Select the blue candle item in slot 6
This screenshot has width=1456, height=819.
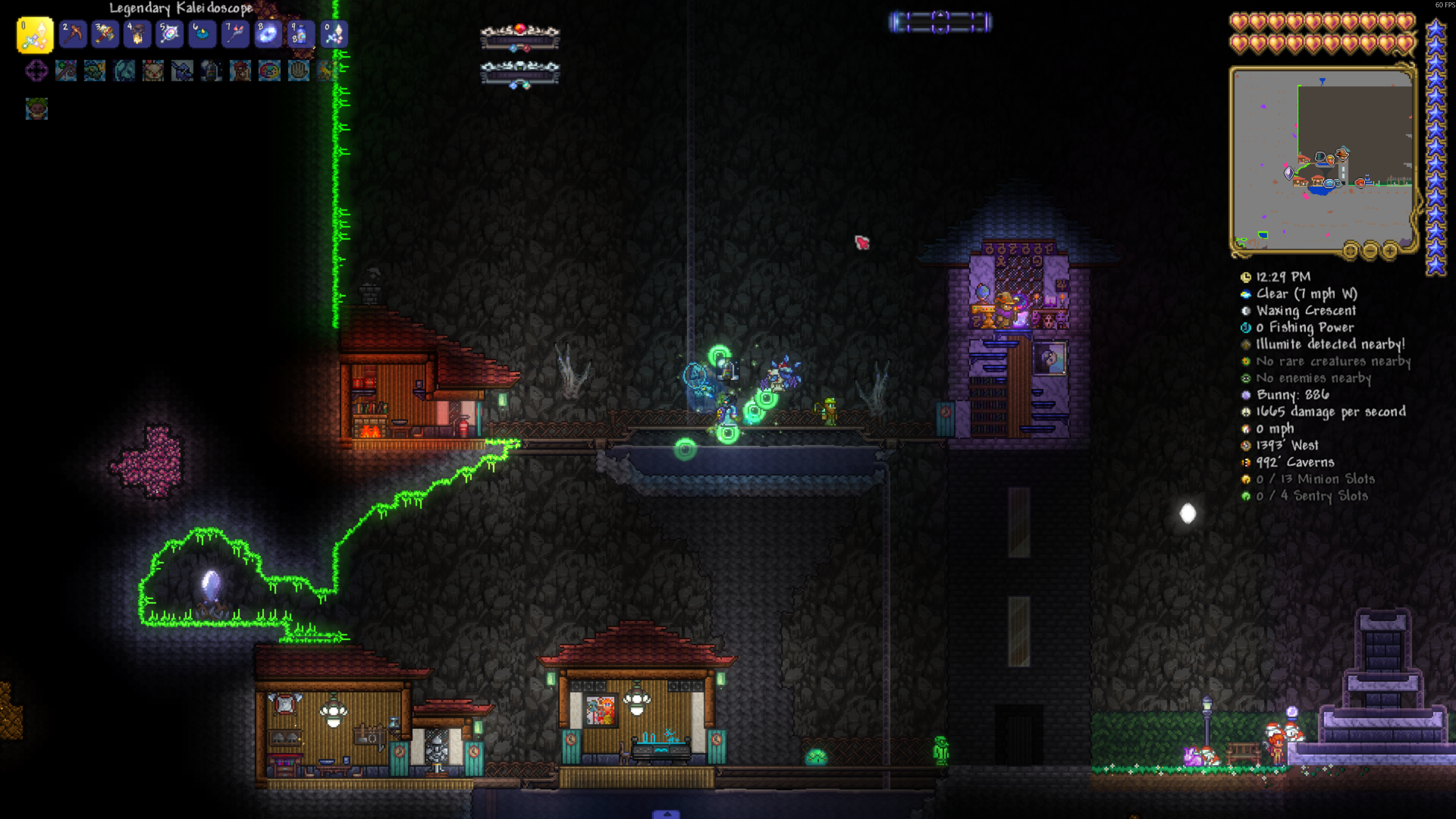(202, 35)
